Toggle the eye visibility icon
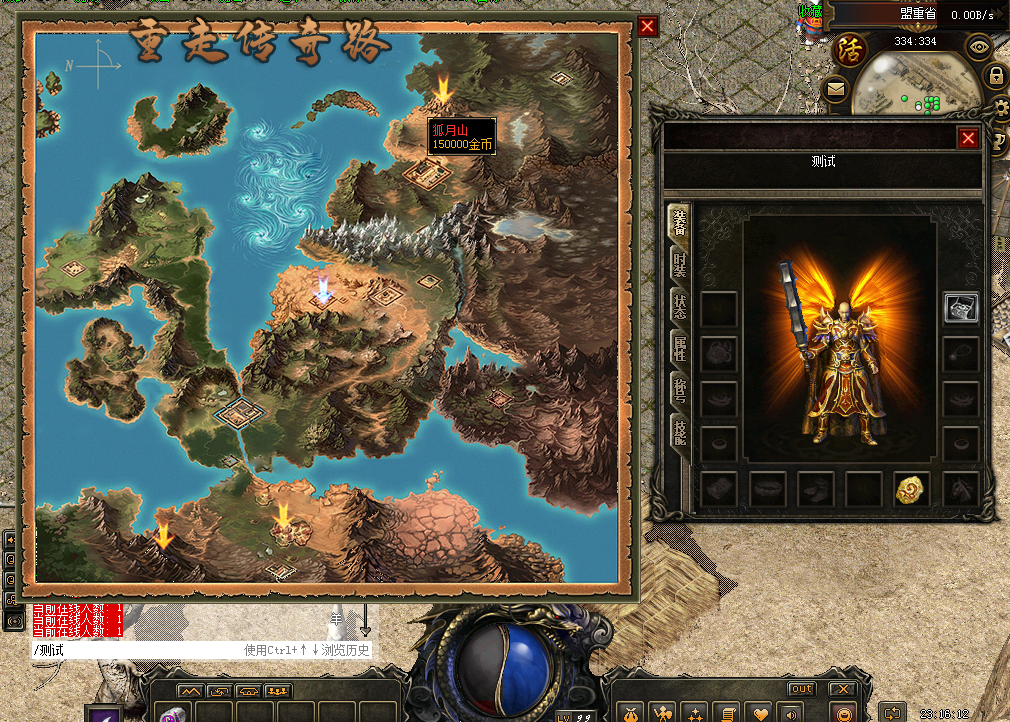Screen dimensions: 1010x722 pos(978,45)
